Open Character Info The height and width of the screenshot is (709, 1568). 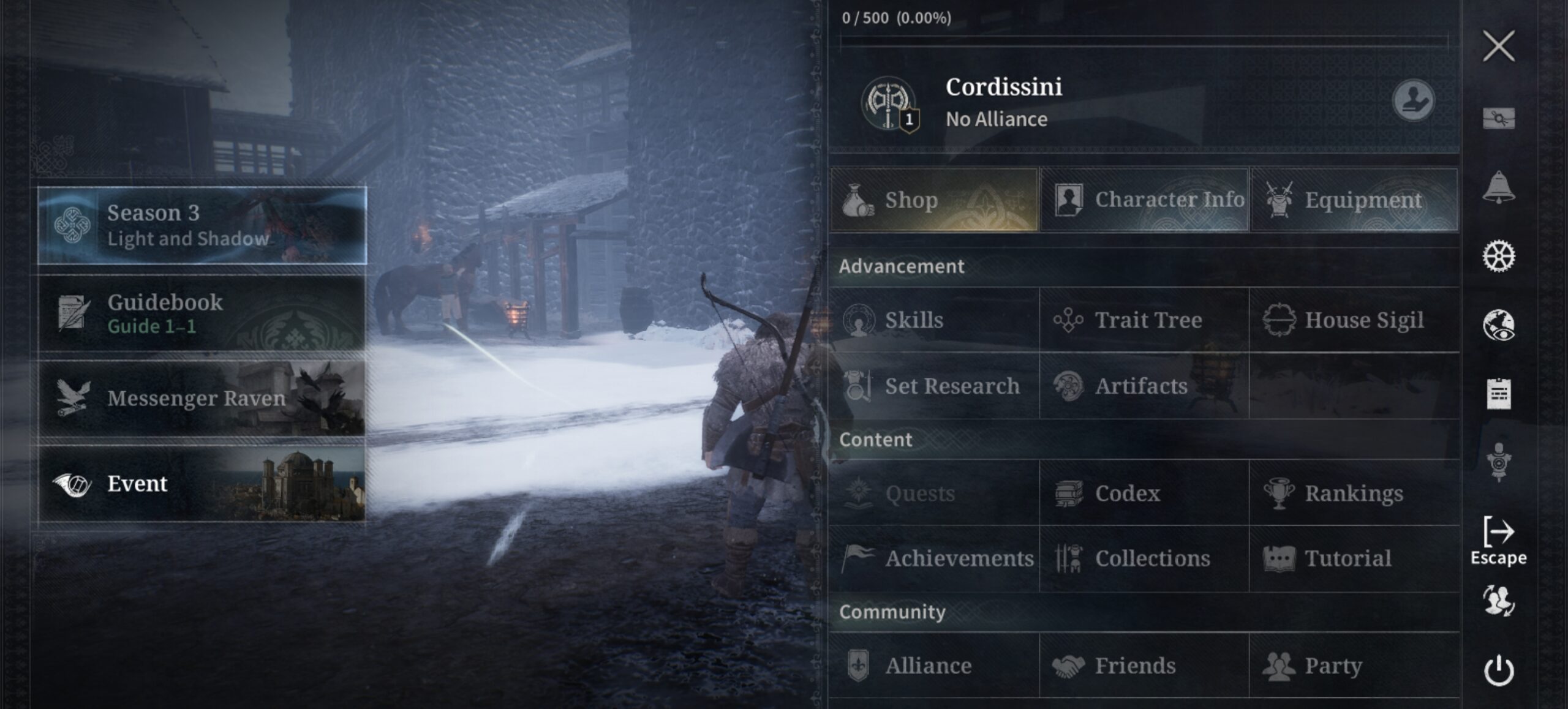click(1144, 200)
